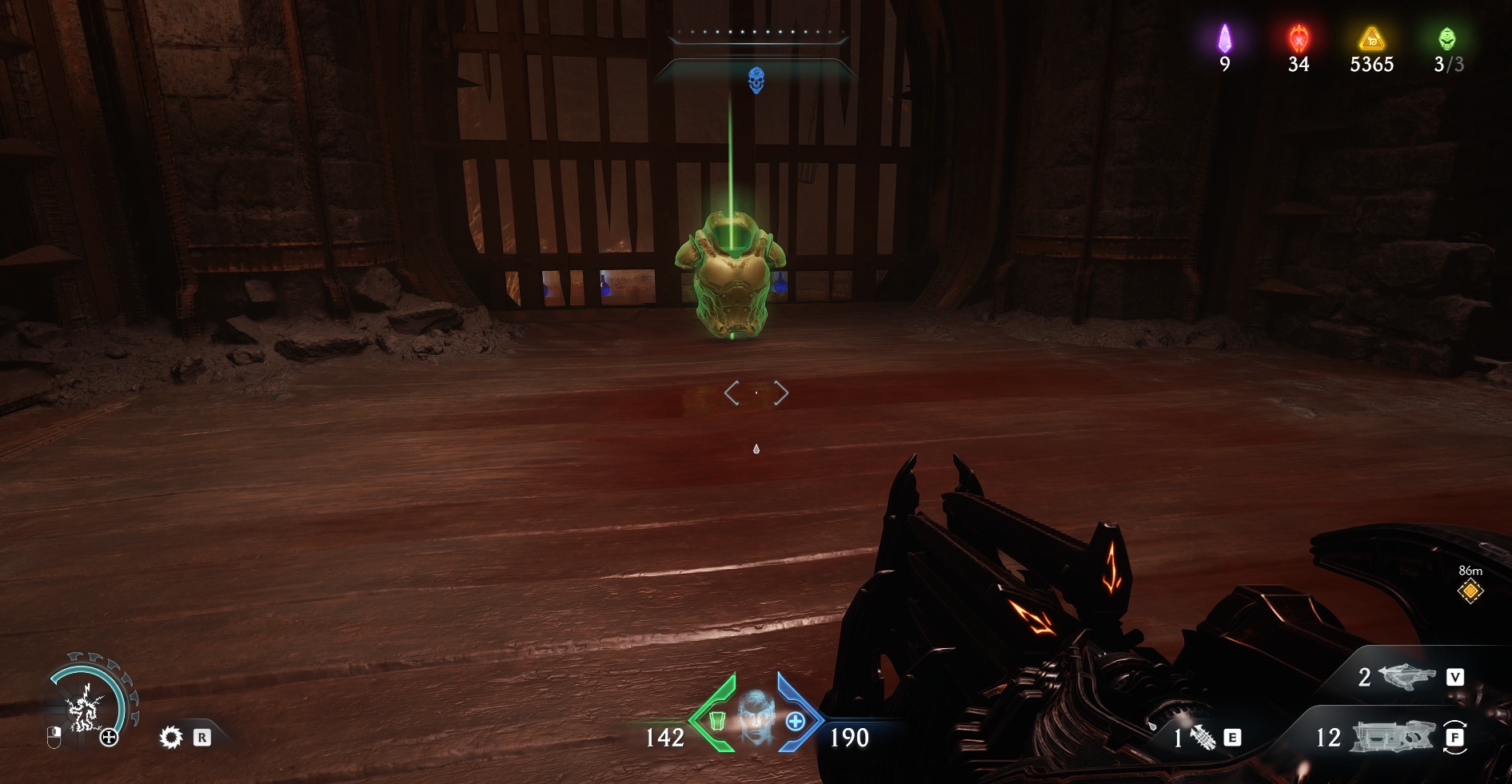Select the red ruby currency icon
The height and width of the screenshot is (784, 1512).
click(x=1299, y=38)
